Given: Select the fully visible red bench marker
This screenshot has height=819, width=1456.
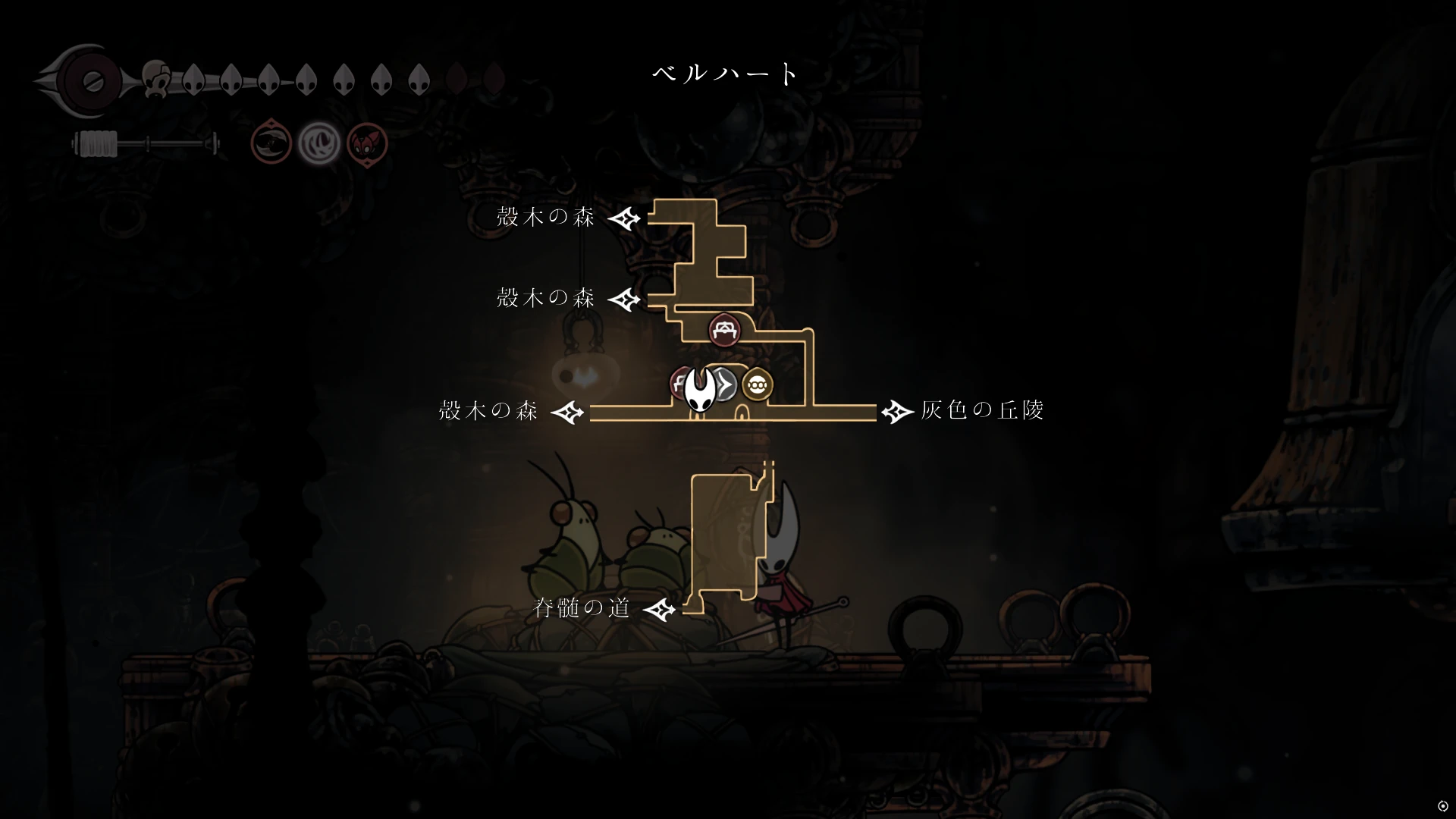Looking at the screenshot, I should (x=724, y=330).
